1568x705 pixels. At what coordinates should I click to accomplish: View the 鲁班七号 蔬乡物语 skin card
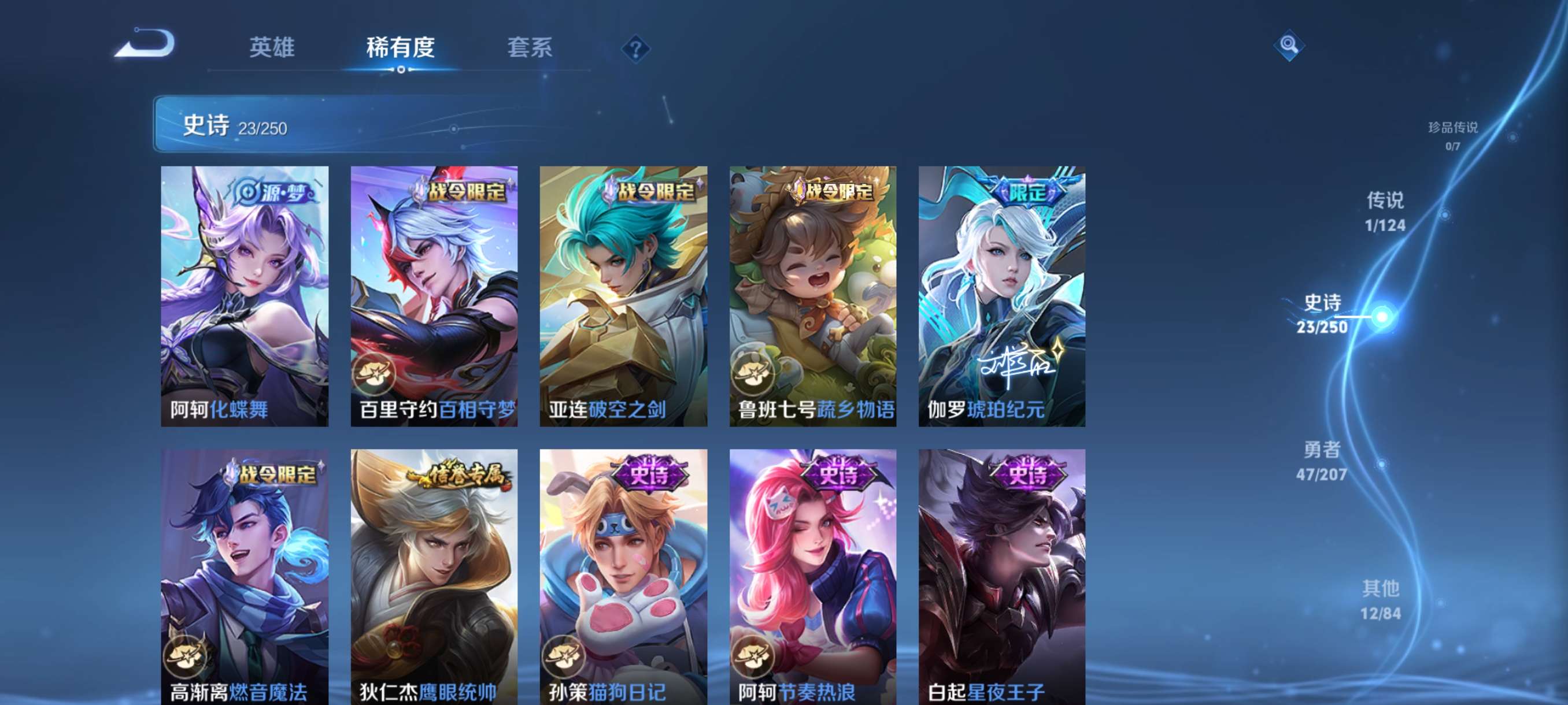pyautogui.click(x=812, y=296)
